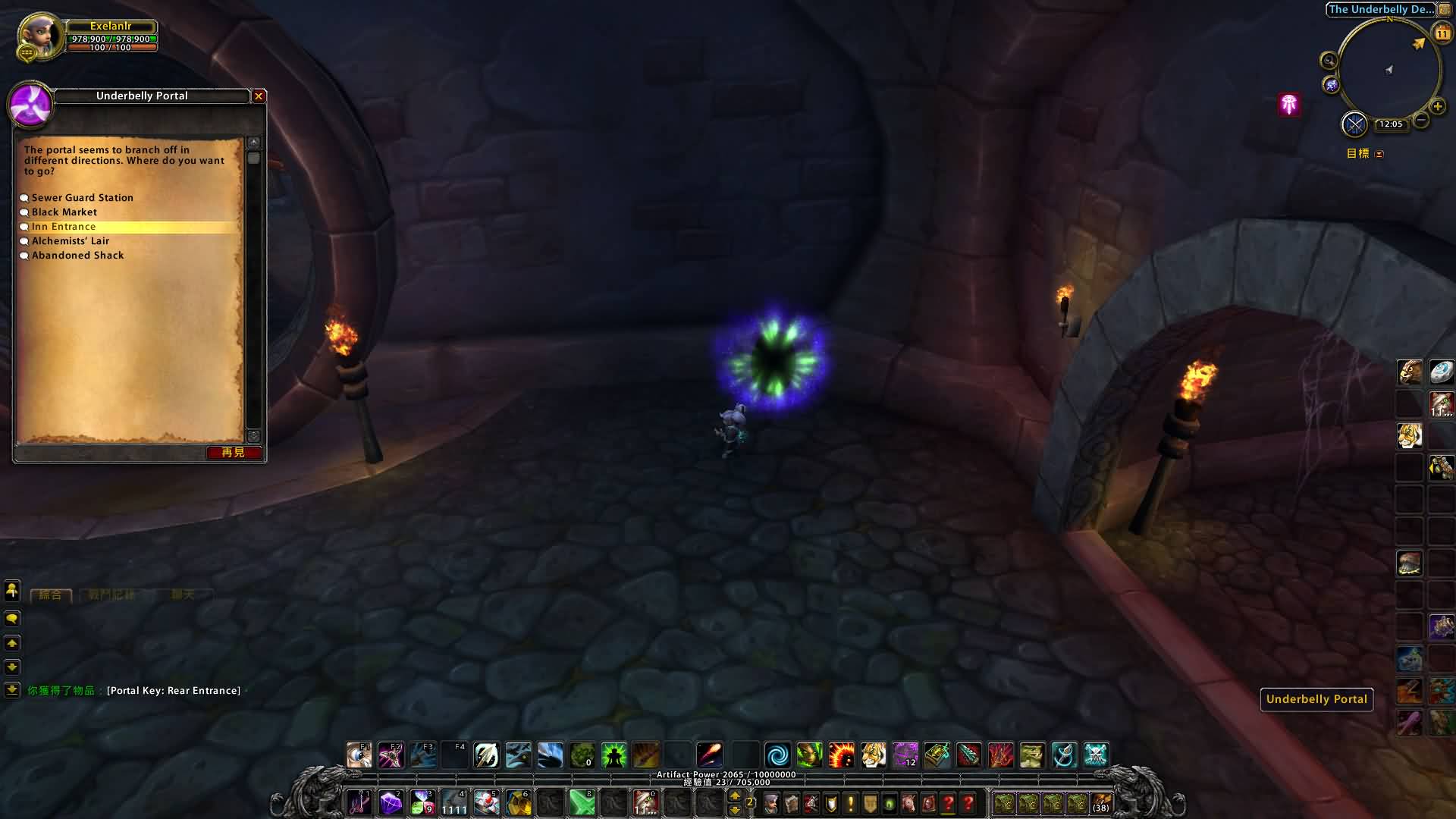The height and width of the screenshot is (819, 1456).
Task: Zoom out the minimap with minus button
Action: tap(1421, 120)
